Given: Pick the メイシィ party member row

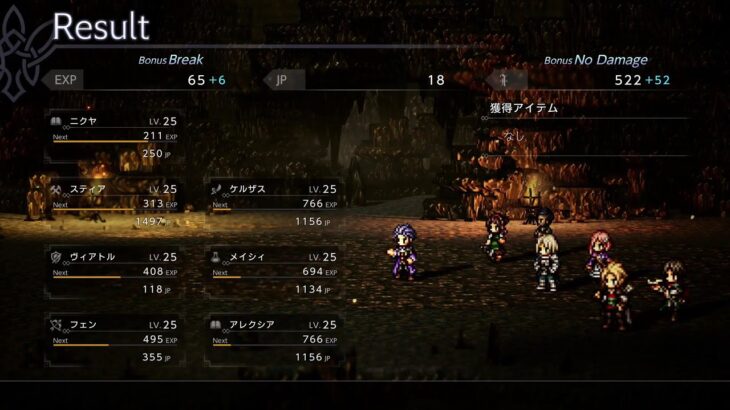Looking at the screenshot, I should tap(272, 273).
